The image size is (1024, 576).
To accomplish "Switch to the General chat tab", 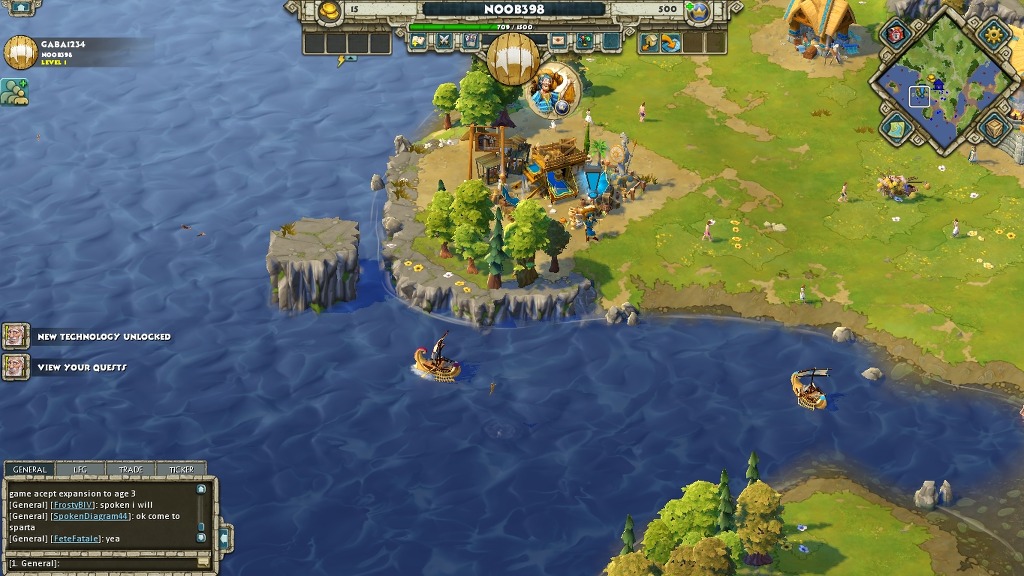I will [29, 469].
